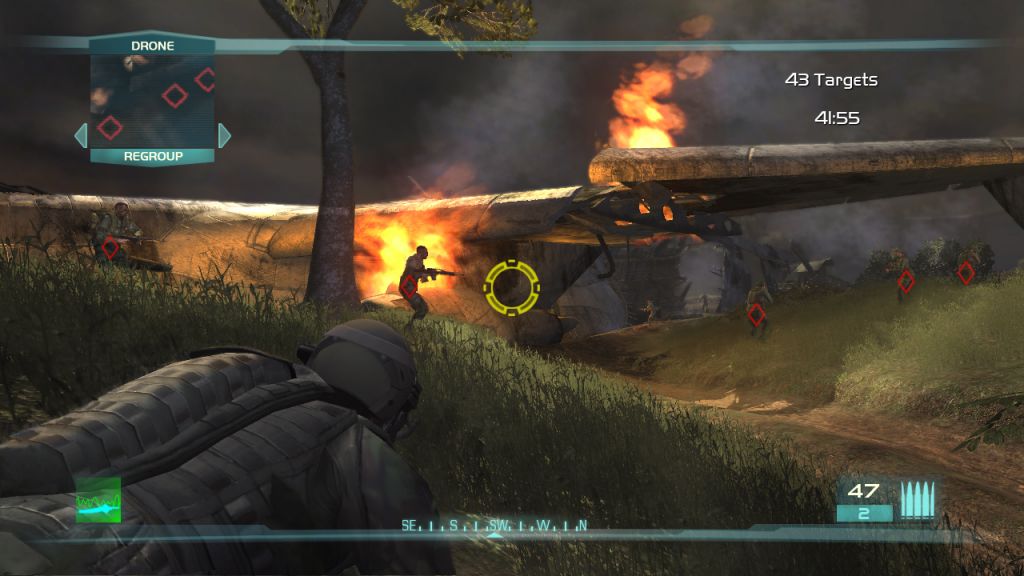The width and height of the screenshot is (1024, 576).
Task: Select the bullet magazine icon
Action: [917, 499]
